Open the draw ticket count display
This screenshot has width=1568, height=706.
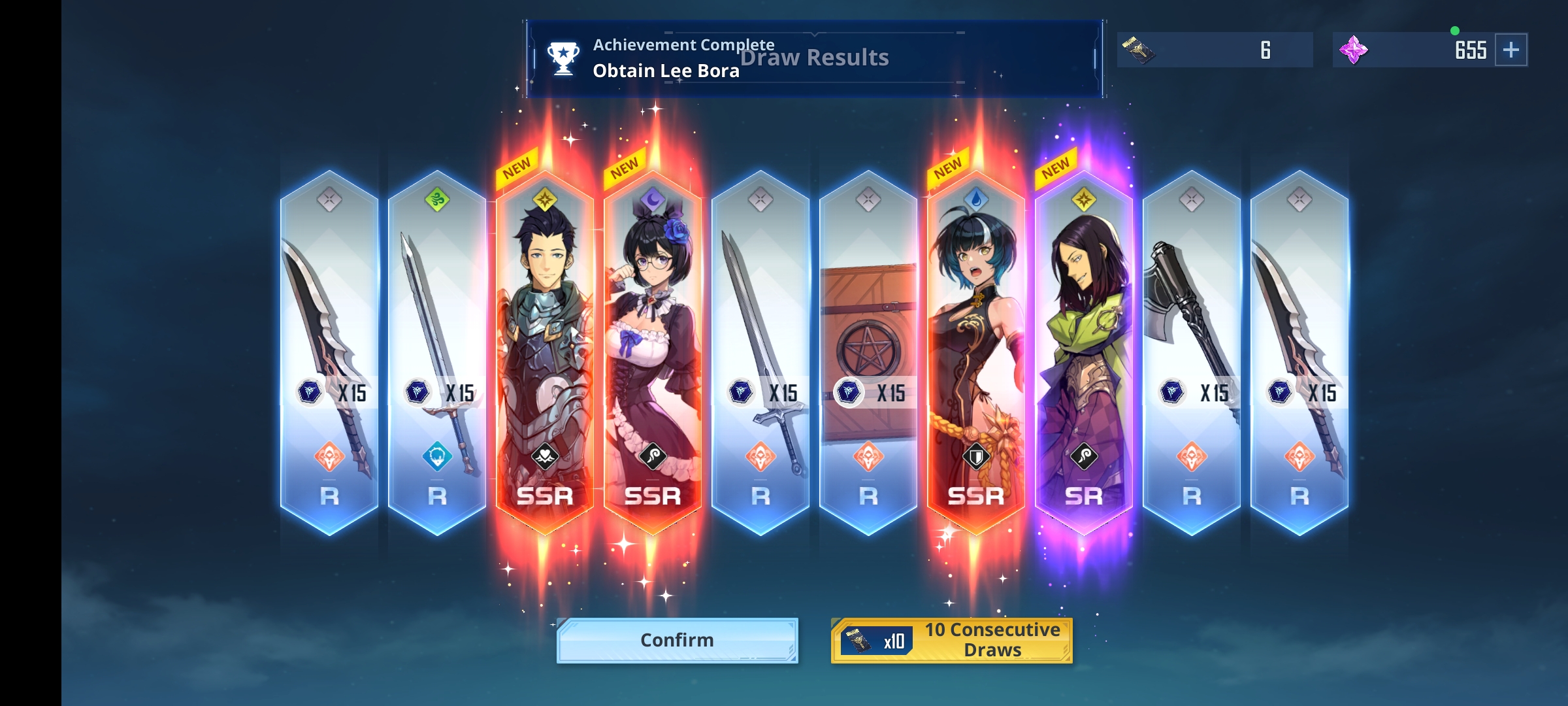click(1215, 50)
